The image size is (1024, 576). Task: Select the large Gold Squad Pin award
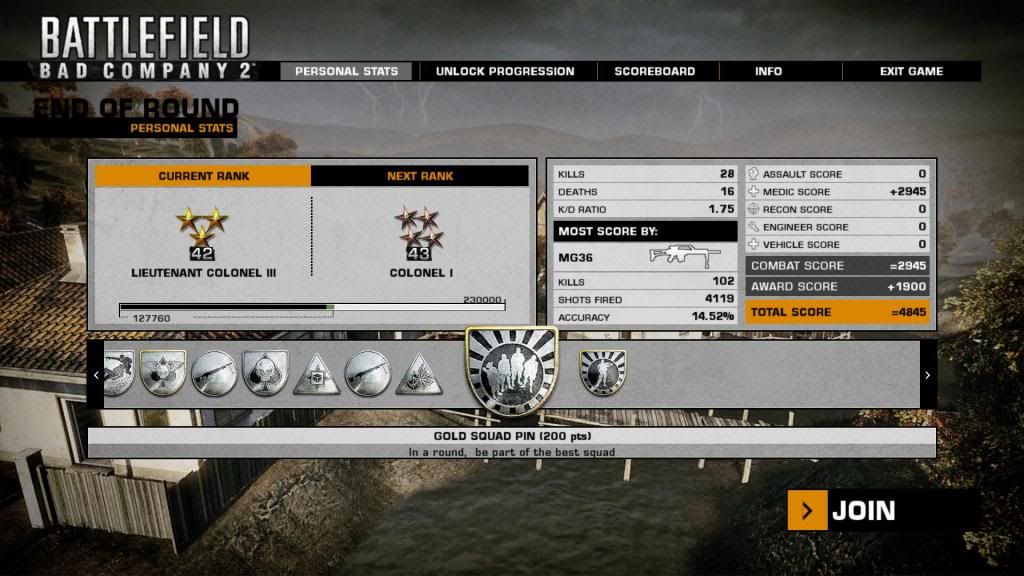coord(511,373)
